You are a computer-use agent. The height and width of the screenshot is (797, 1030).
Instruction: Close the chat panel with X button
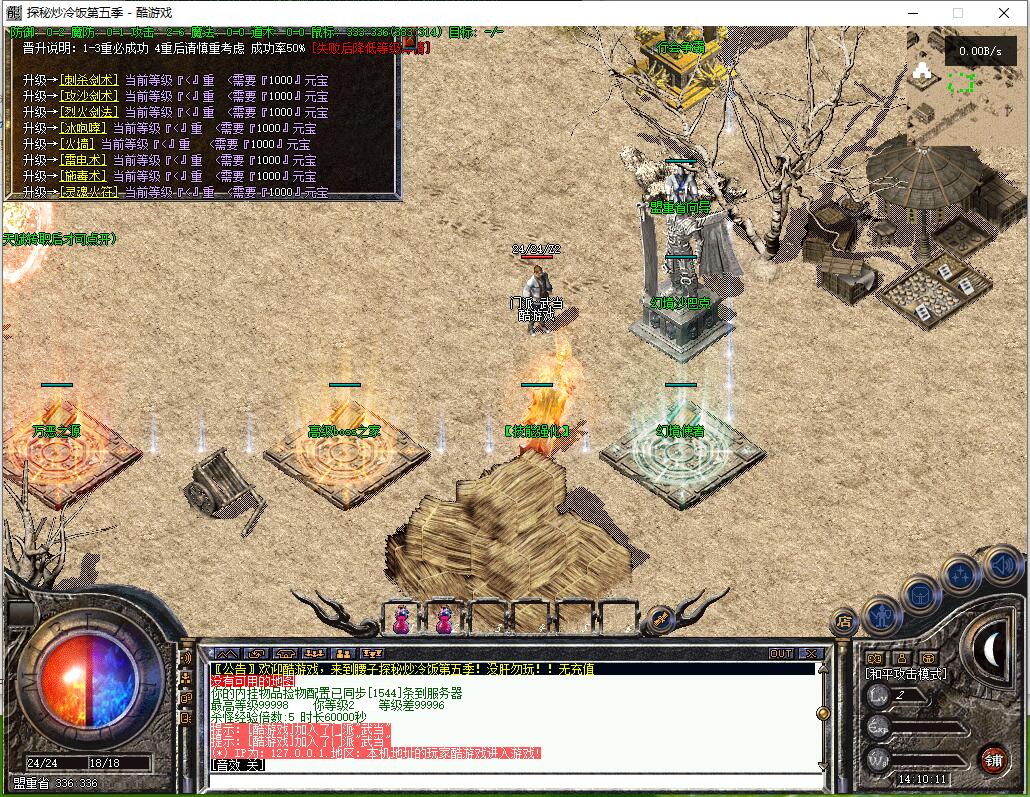click(x=811, y=653)
